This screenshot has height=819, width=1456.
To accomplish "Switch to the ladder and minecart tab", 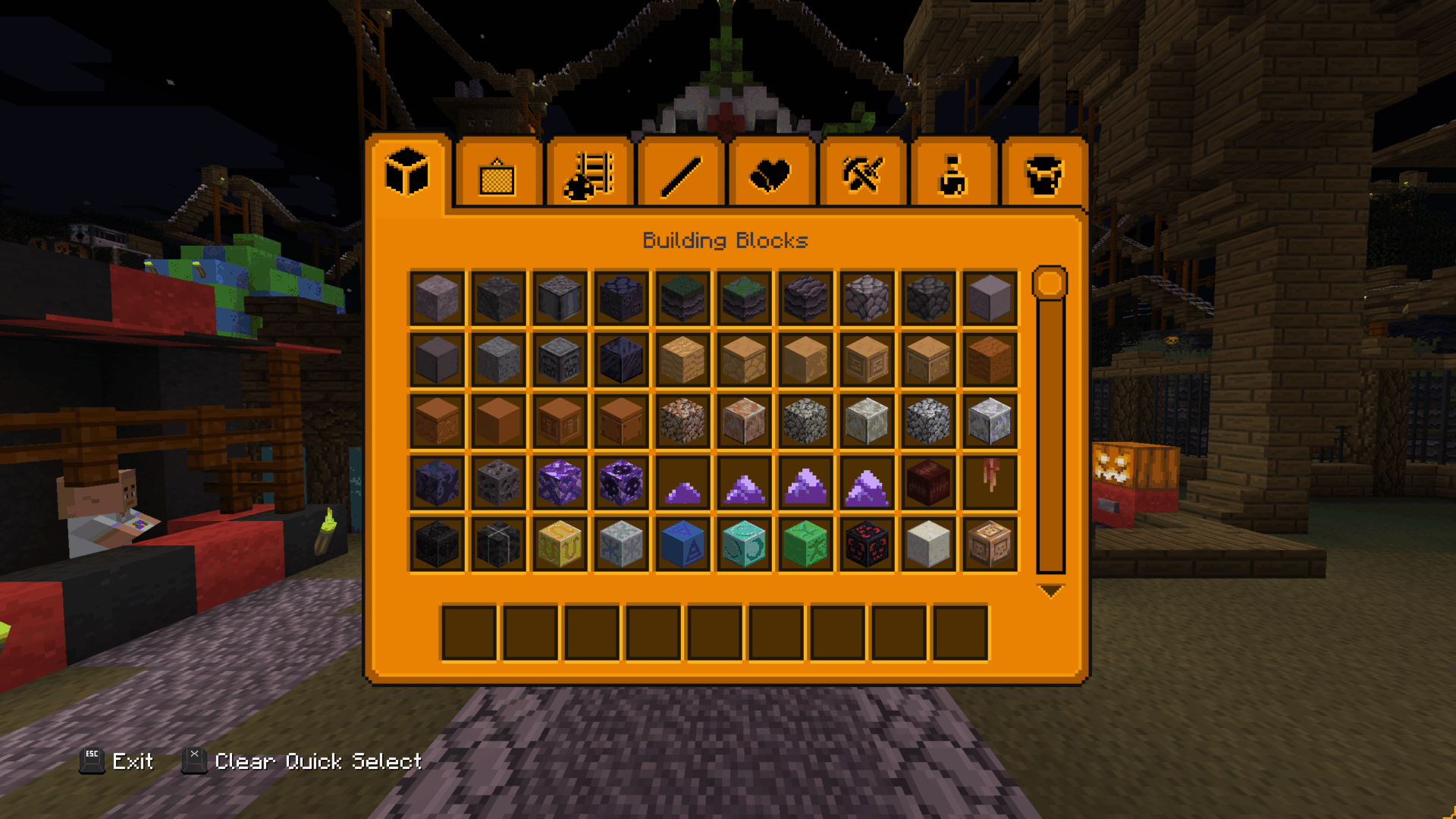I will click(588, 175).
